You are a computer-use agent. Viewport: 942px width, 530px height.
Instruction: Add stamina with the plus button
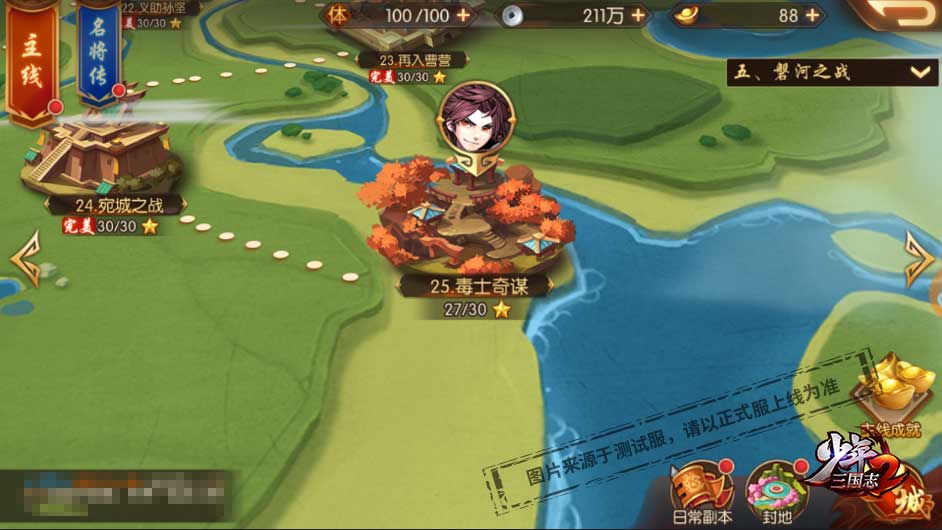pyautogui.click(x=462, y=15)
